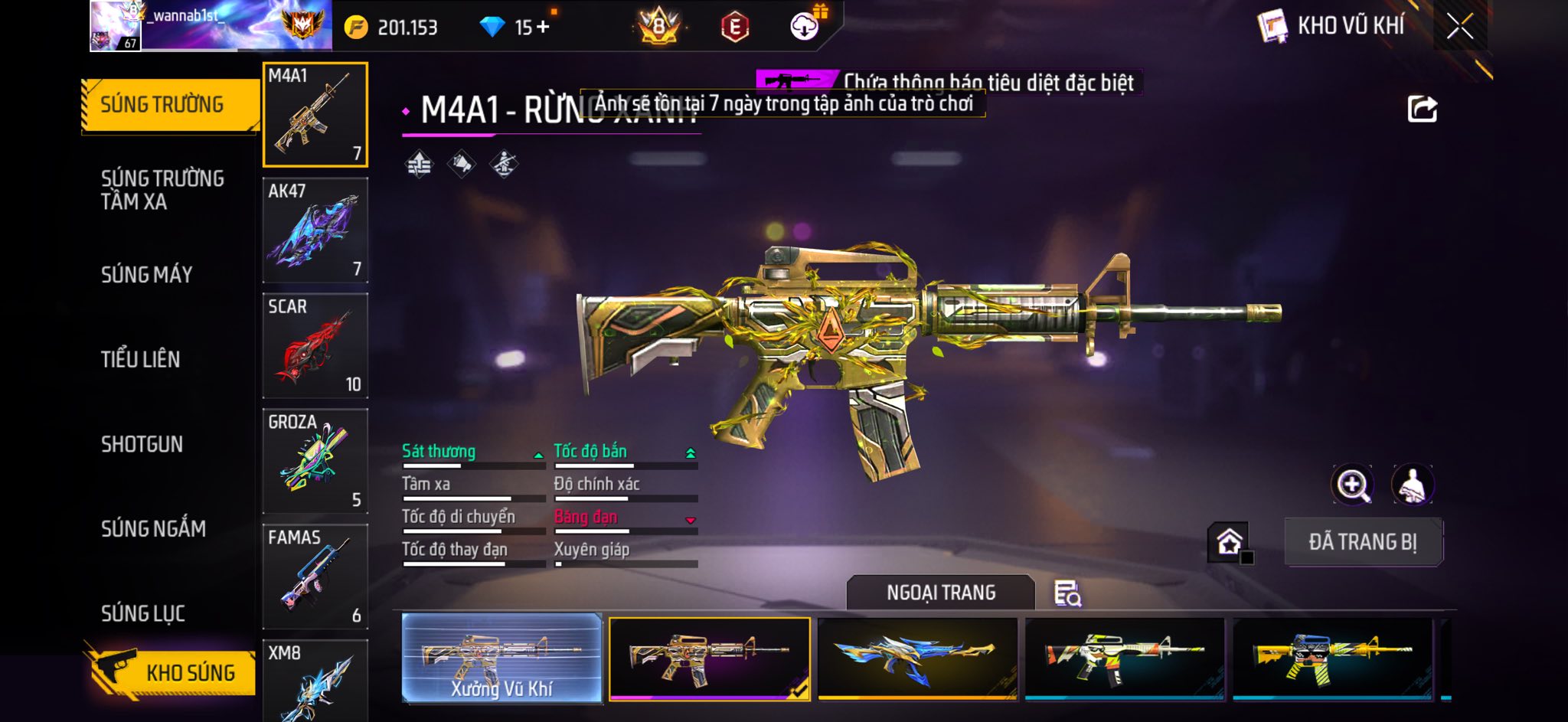Select the AK47 weapon tile

(x=315, y=230)
